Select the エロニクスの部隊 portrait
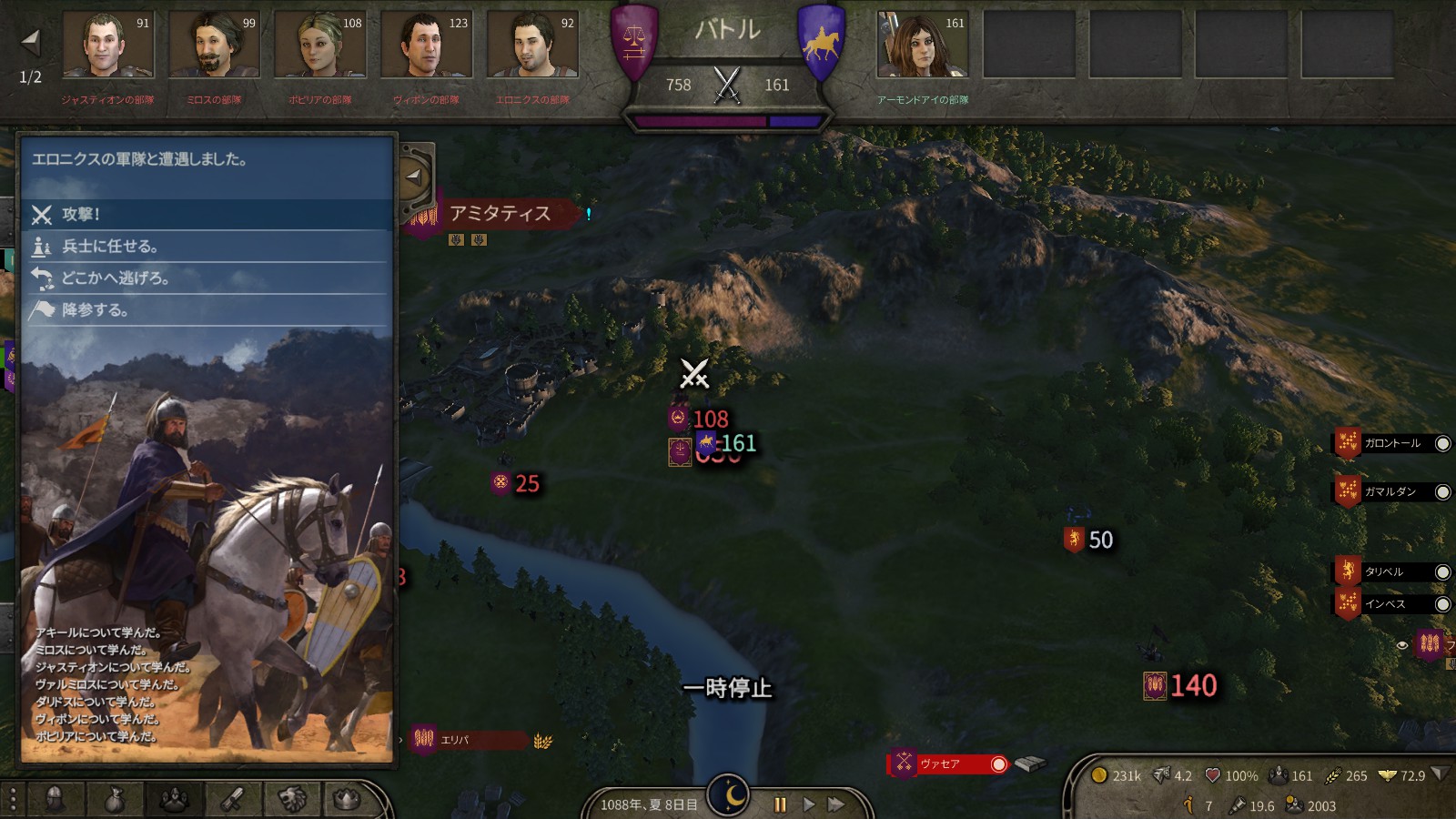1456x819 pixels. (x=532, y=45)
